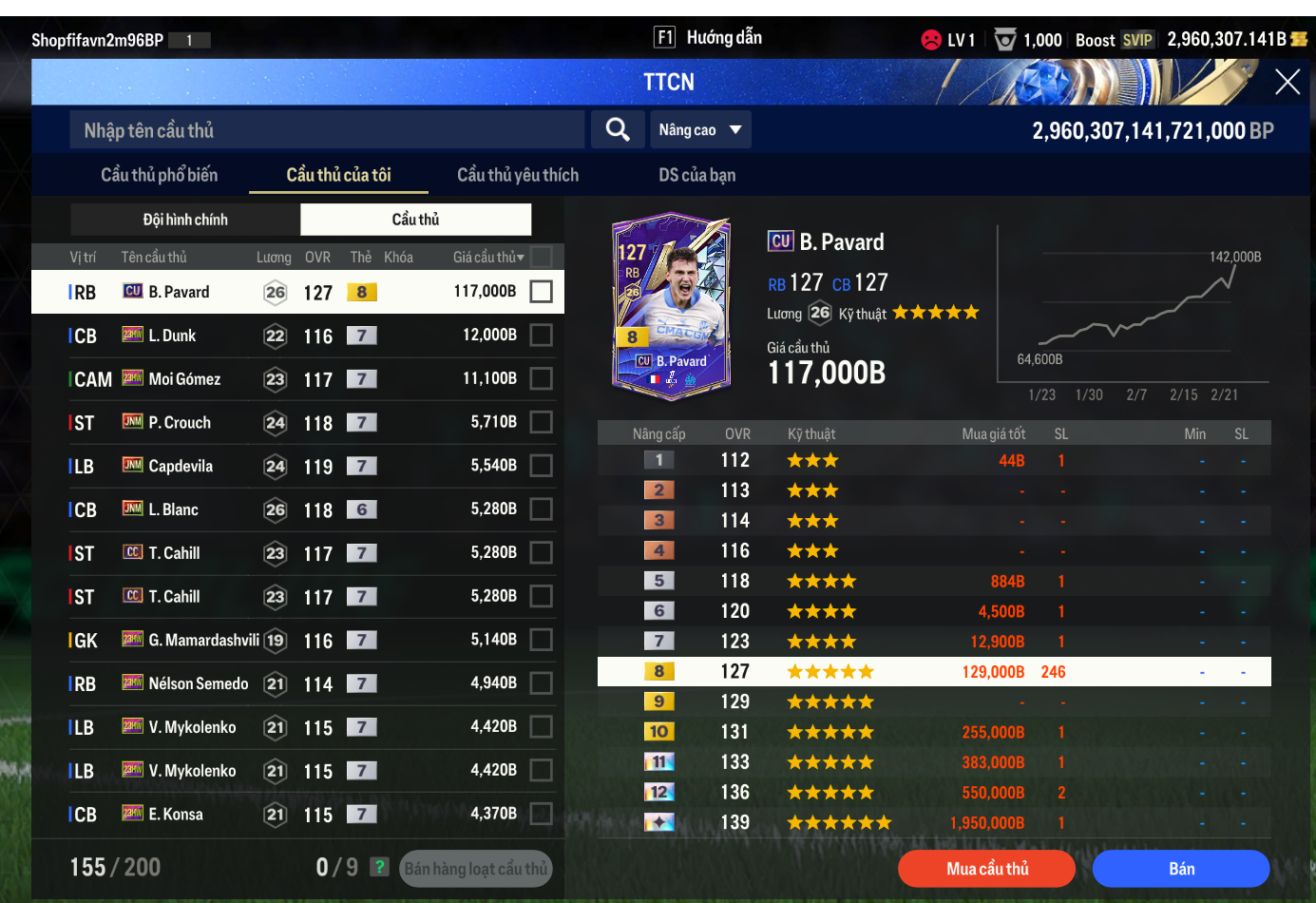
Task: Tick the checkbox for B. Pavard
Action: coord(541,292)
